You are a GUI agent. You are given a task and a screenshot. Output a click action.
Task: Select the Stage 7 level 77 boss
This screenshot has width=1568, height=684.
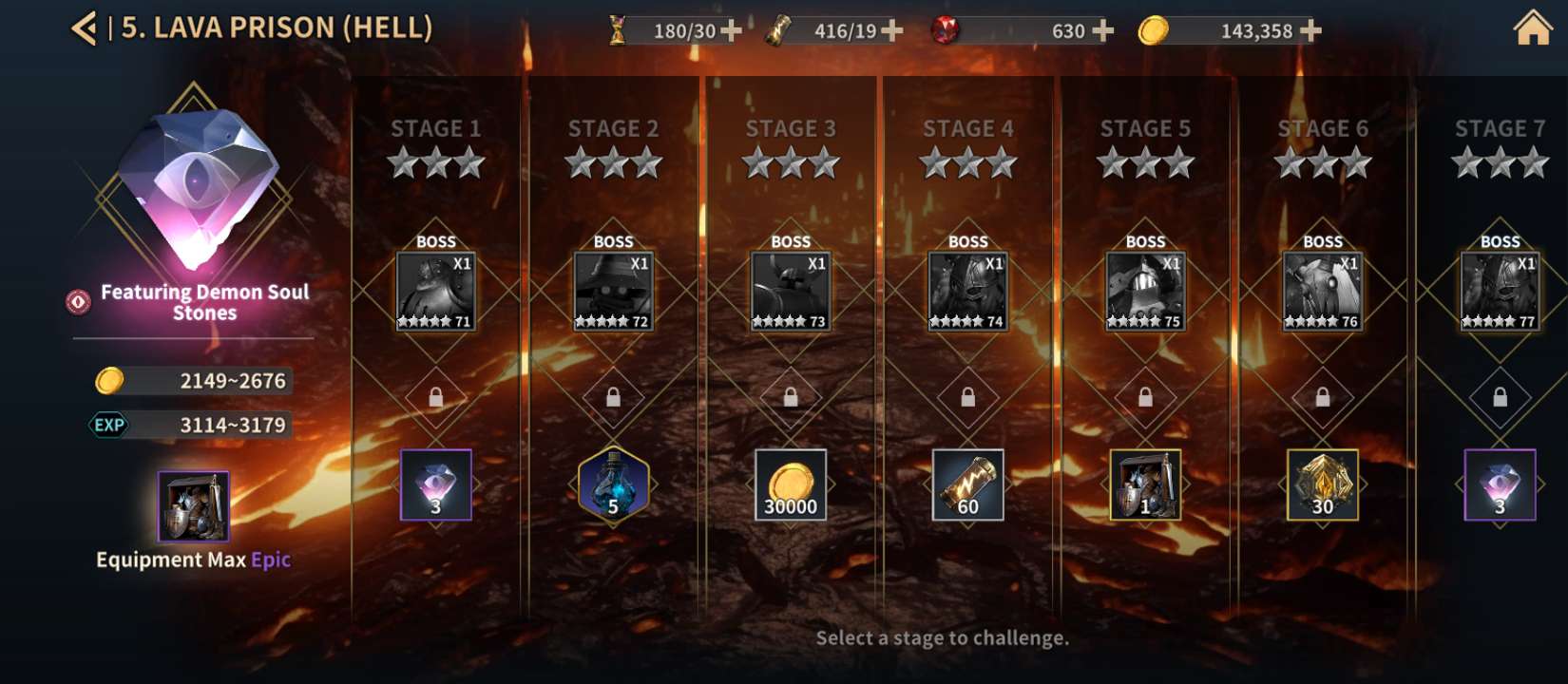pos(1500,291)
